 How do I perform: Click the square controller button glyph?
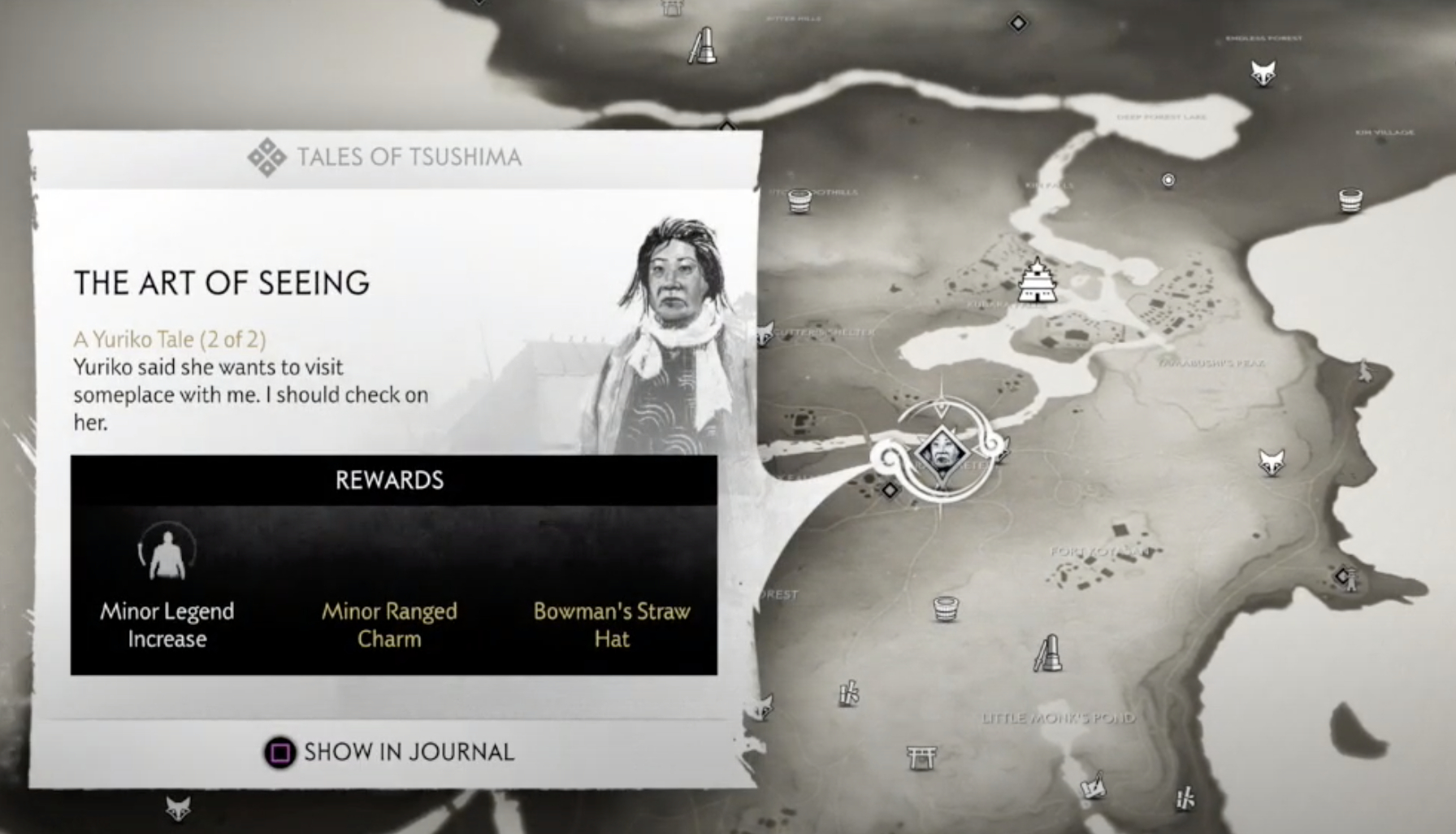(x=279, y=753)
